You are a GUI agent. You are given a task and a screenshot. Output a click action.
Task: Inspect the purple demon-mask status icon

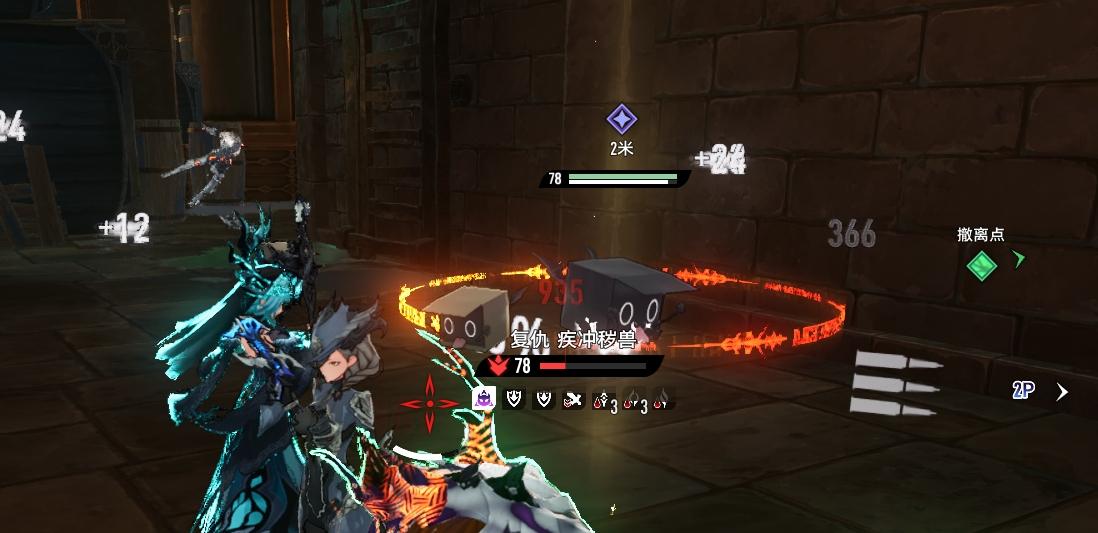pyautogui.click(x=484, y=399)
